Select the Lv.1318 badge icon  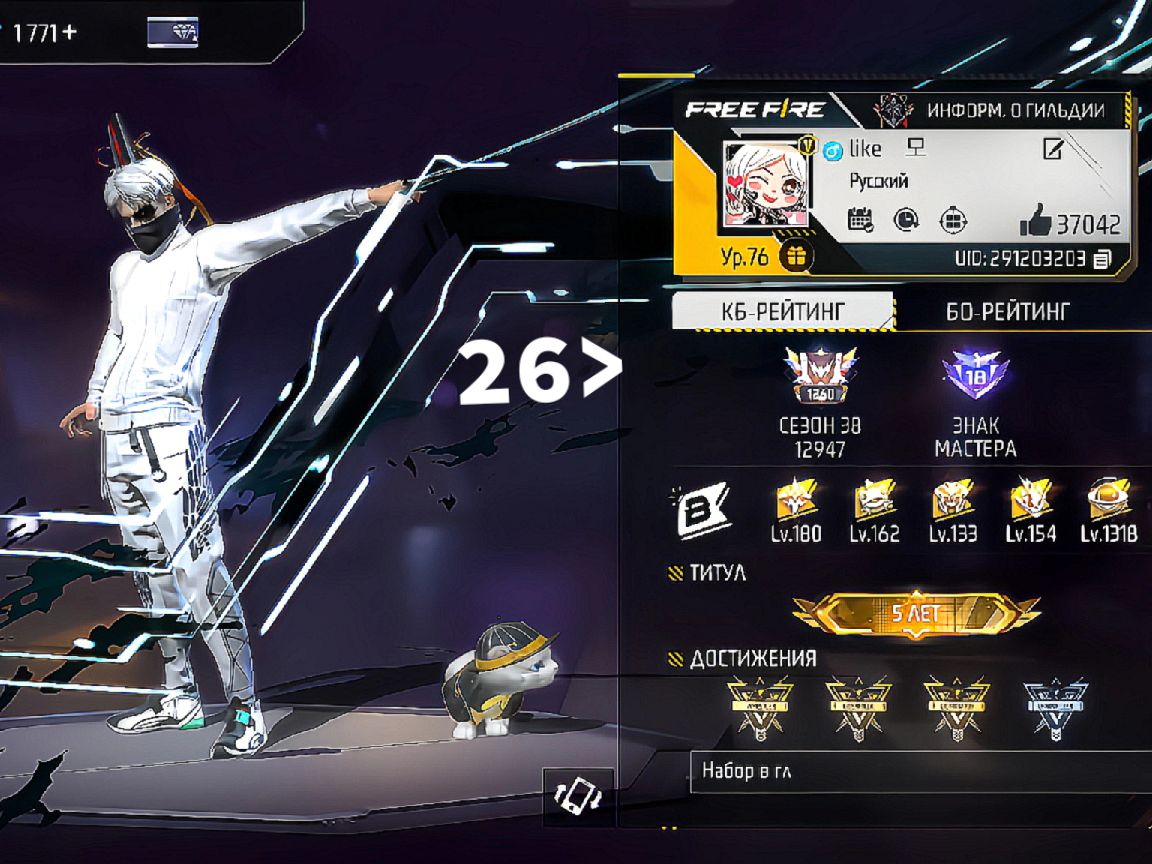click(x=1108, y=500)
